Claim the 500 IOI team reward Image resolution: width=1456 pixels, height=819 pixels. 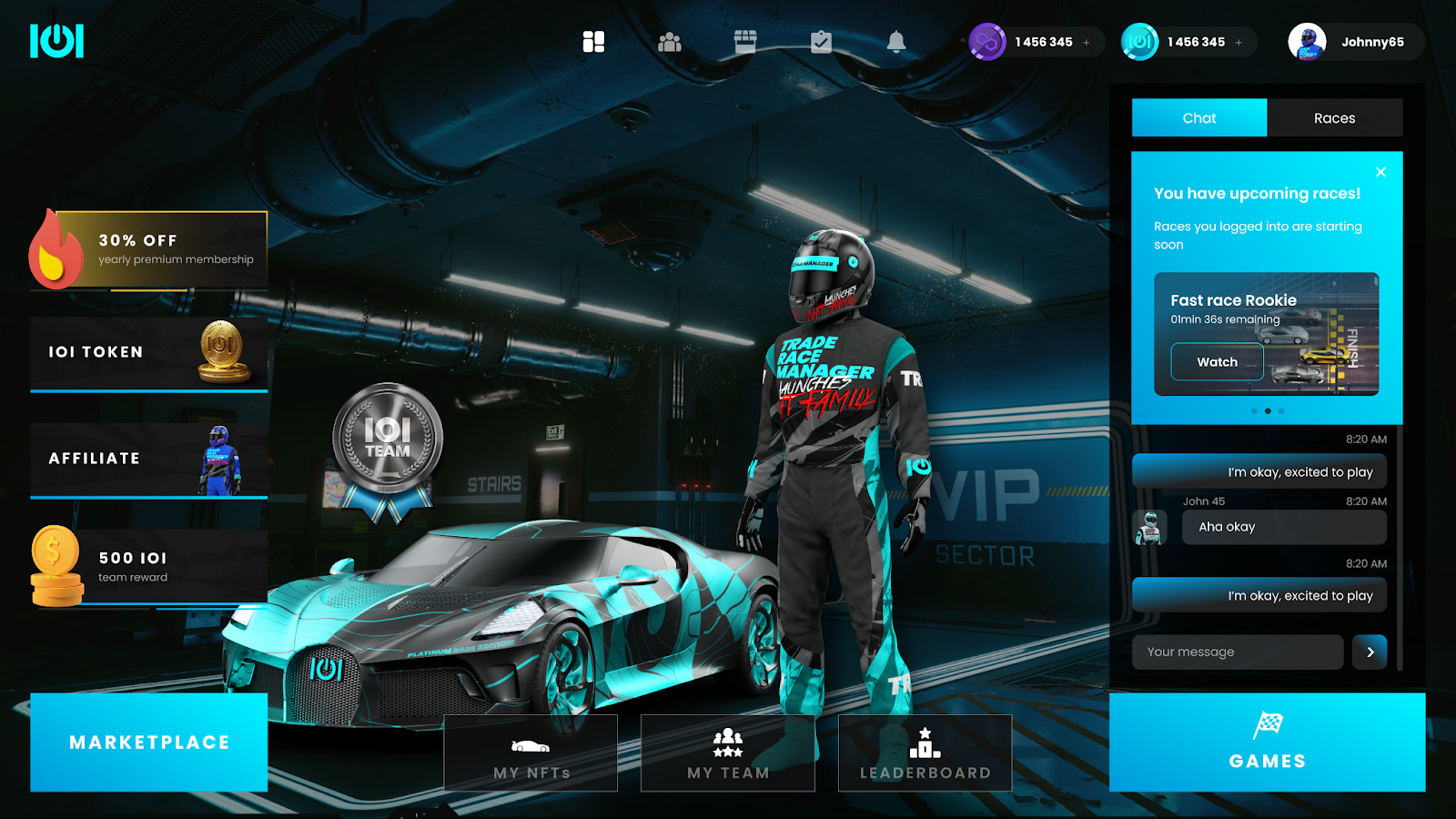[x=149, y=566]
